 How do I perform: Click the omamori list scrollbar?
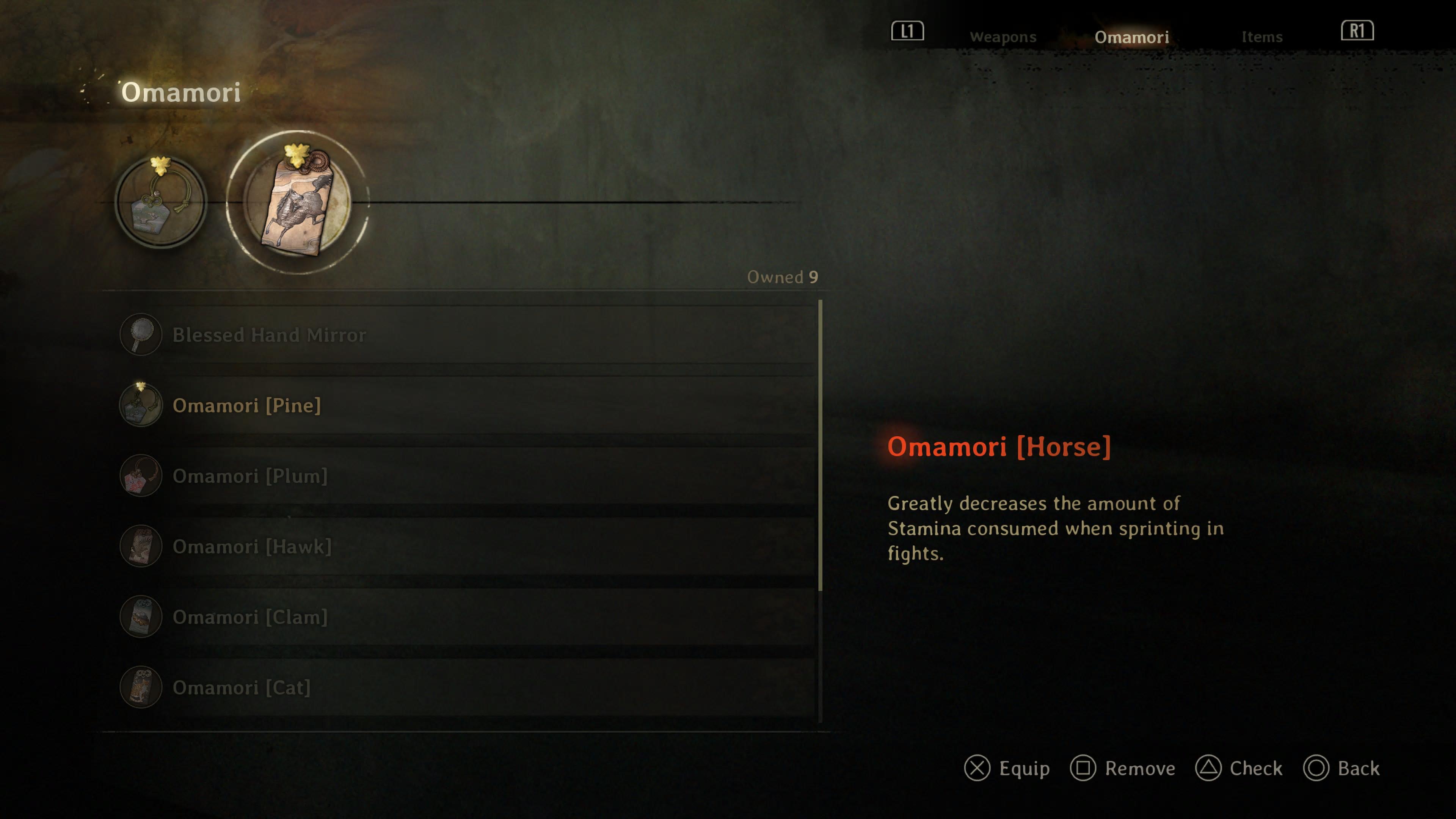click(x=819, y=447)
